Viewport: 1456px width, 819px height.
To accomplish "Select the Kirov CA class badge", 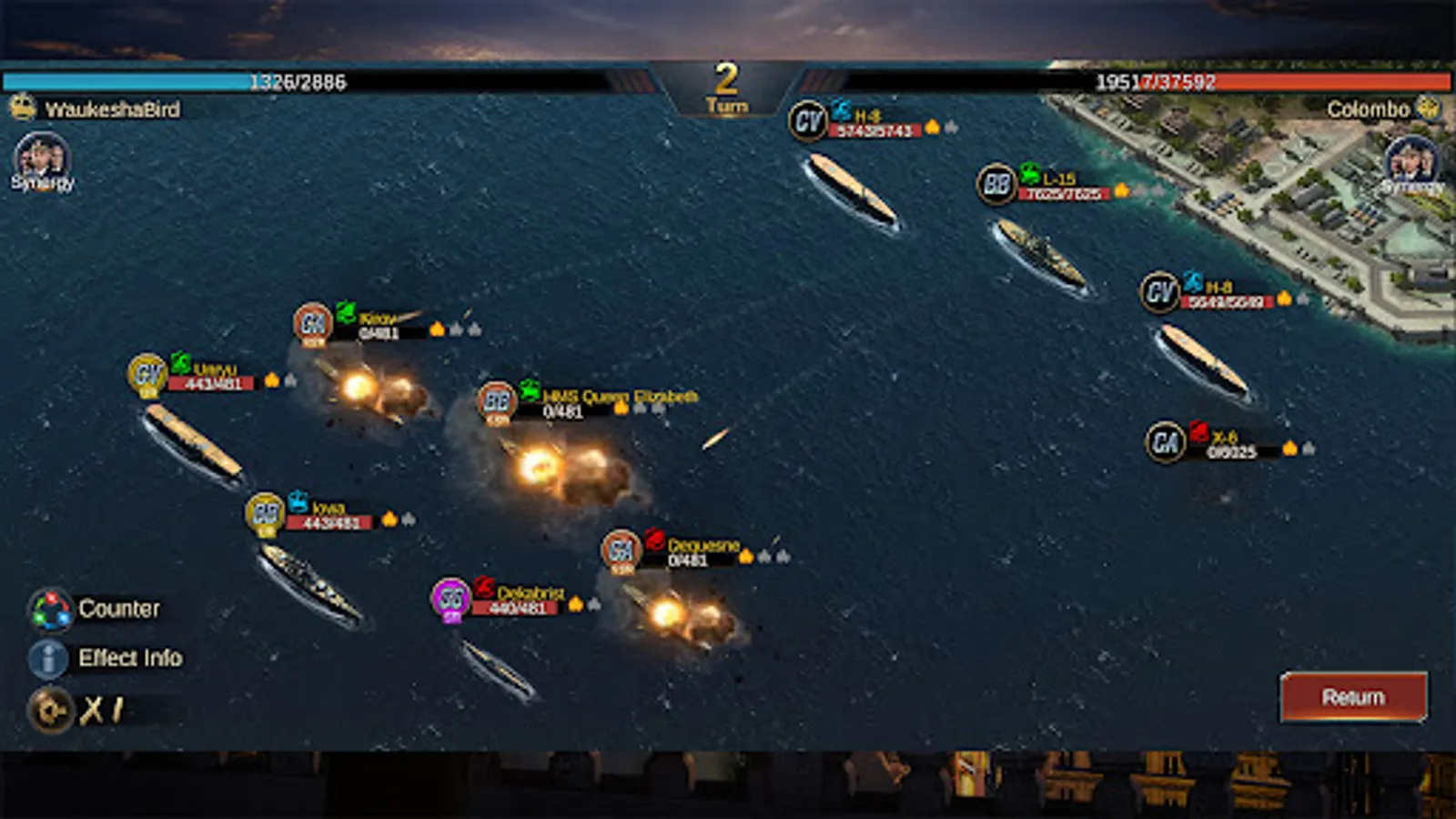I will coord(313,323).
